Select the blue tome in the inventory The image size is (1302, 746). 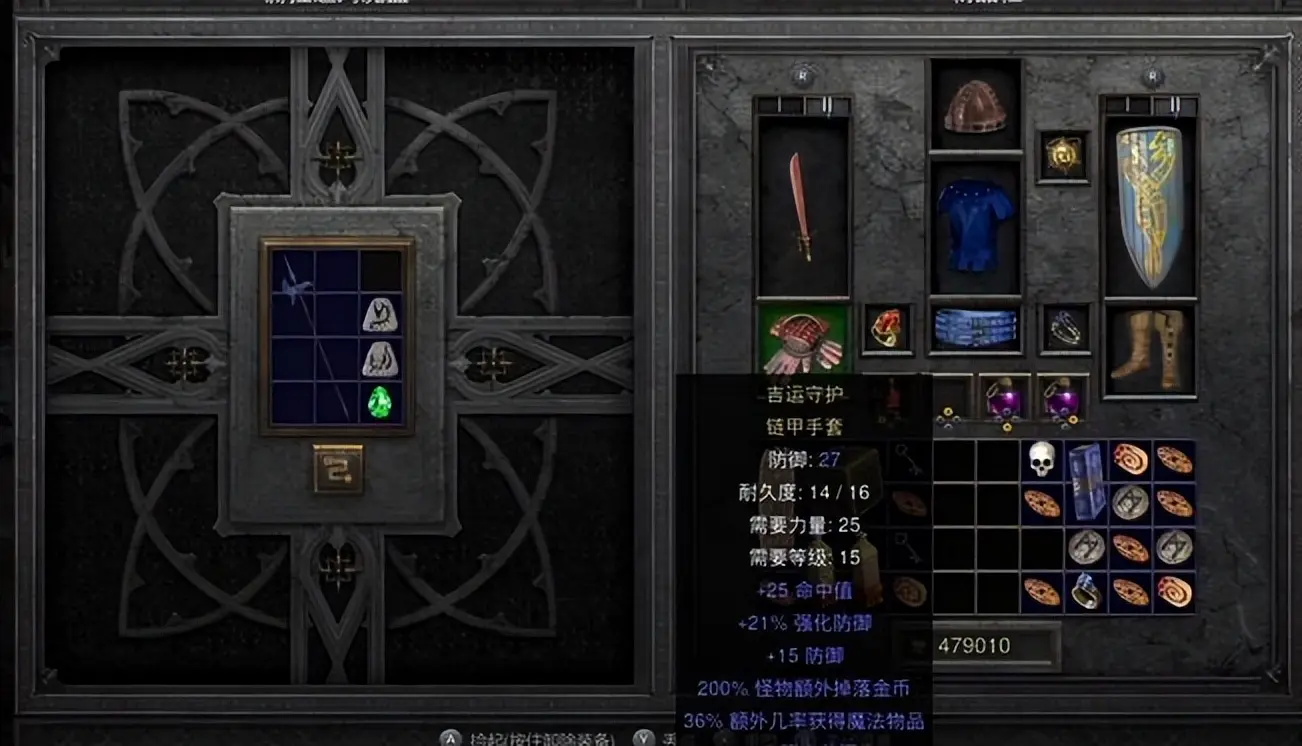1085,480
